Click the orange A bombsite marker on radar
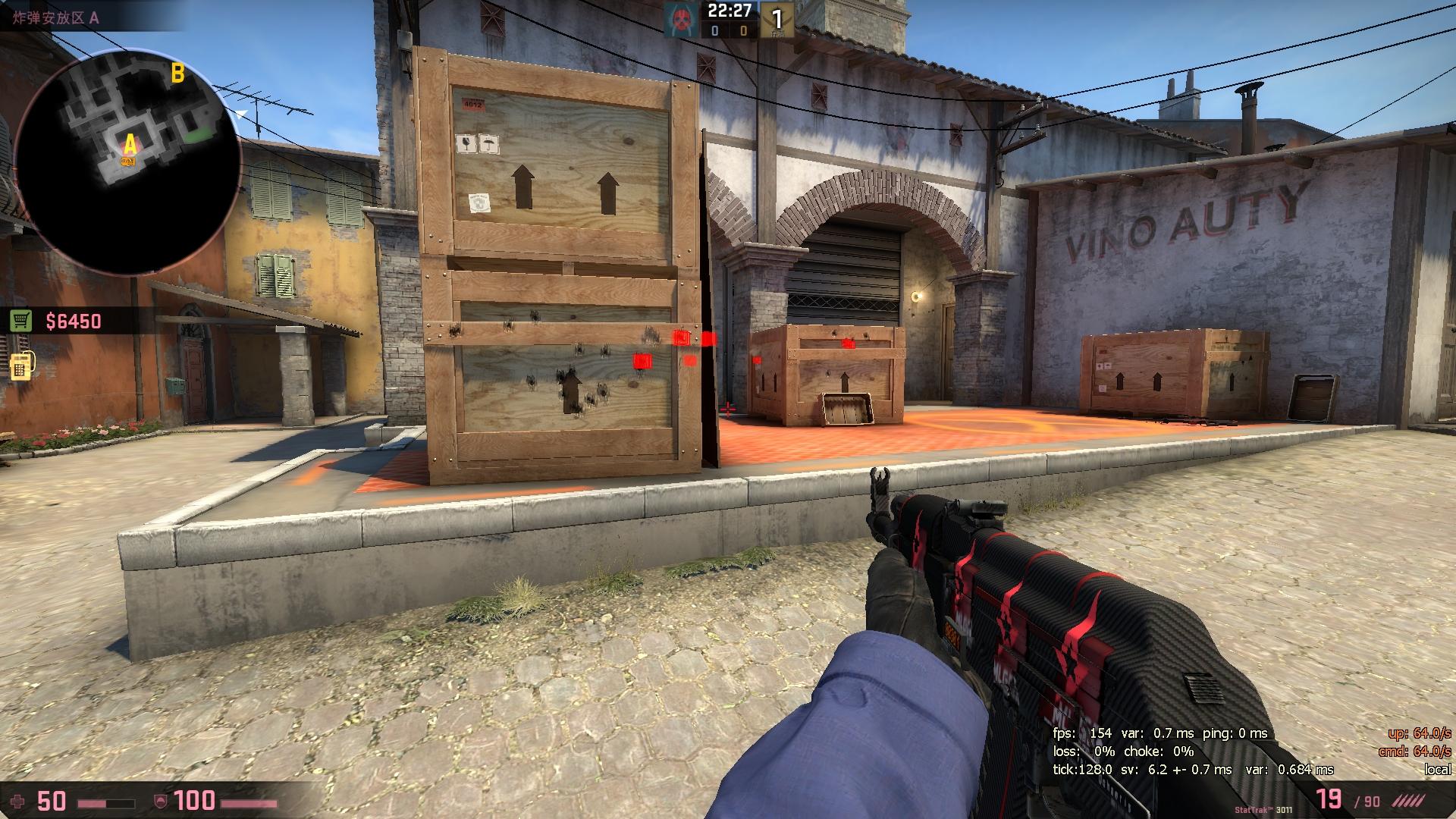This screenshot has height=819, width=1456. tap(129, 143)
